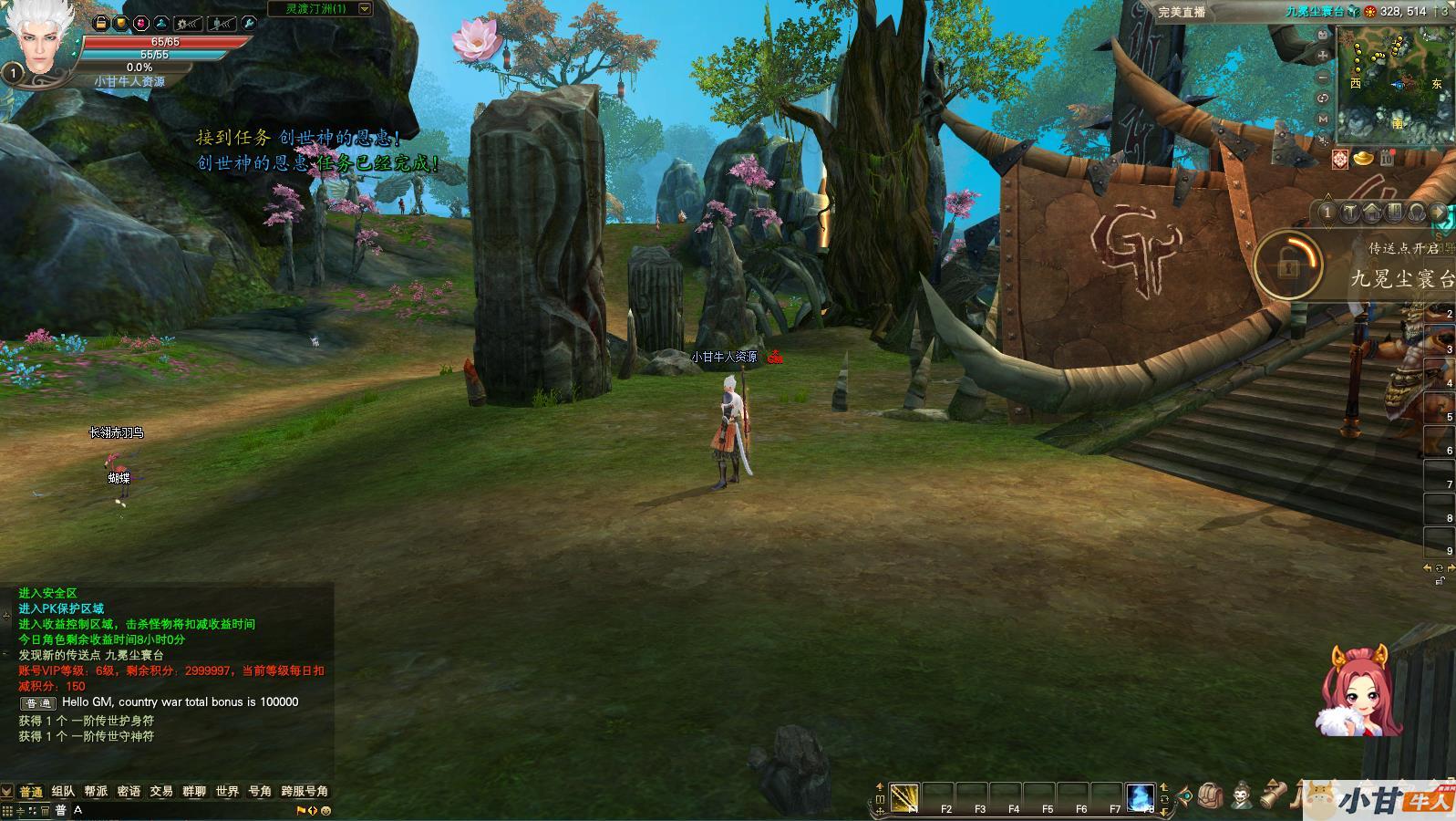Open the 跨服号角 chat tab
The width and height of the screenshot is (1456, 821).
tap(305, 791)
